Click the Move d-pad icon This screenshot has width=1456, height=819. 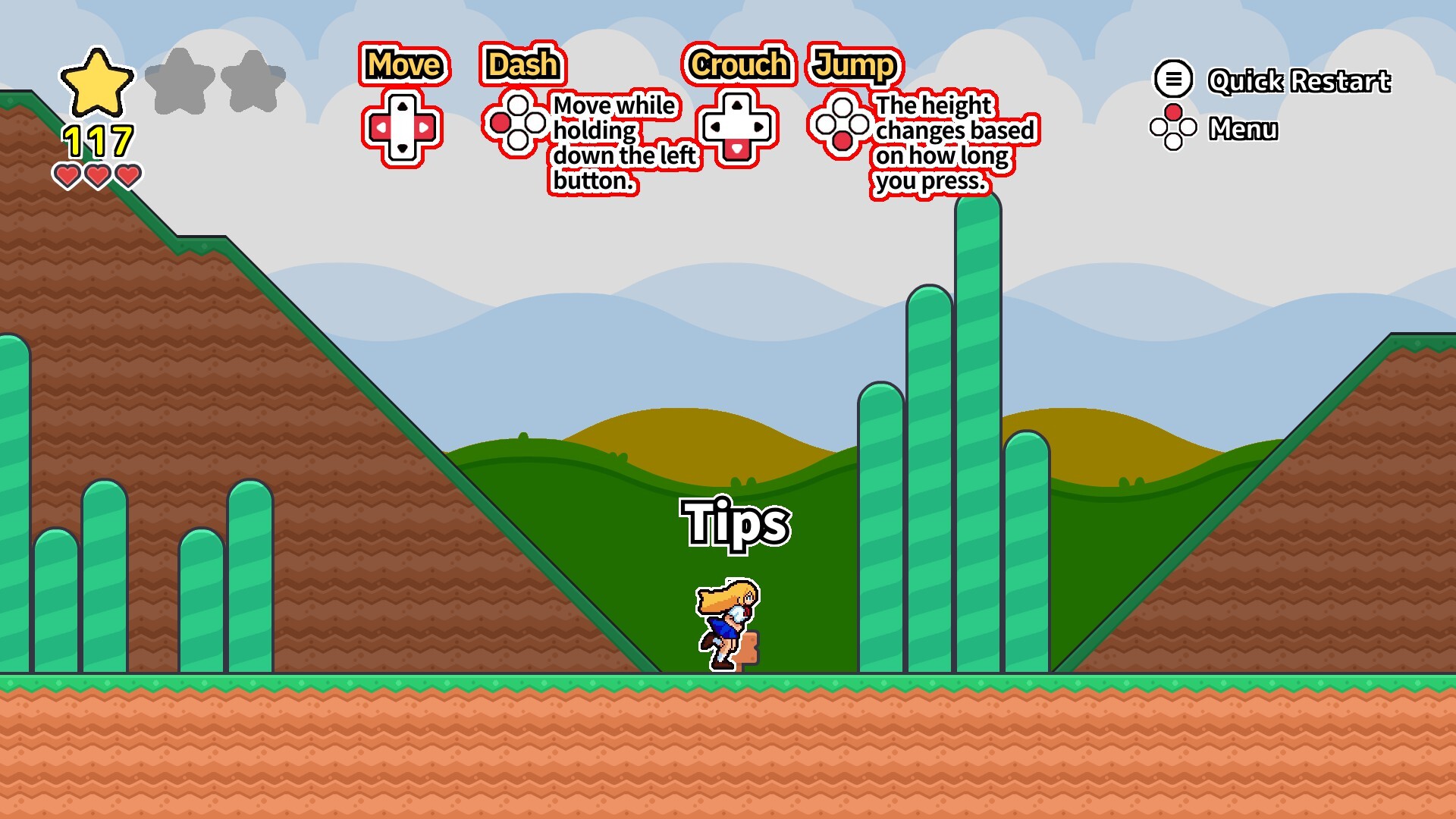pyautogui.click(x=403, y=127)
